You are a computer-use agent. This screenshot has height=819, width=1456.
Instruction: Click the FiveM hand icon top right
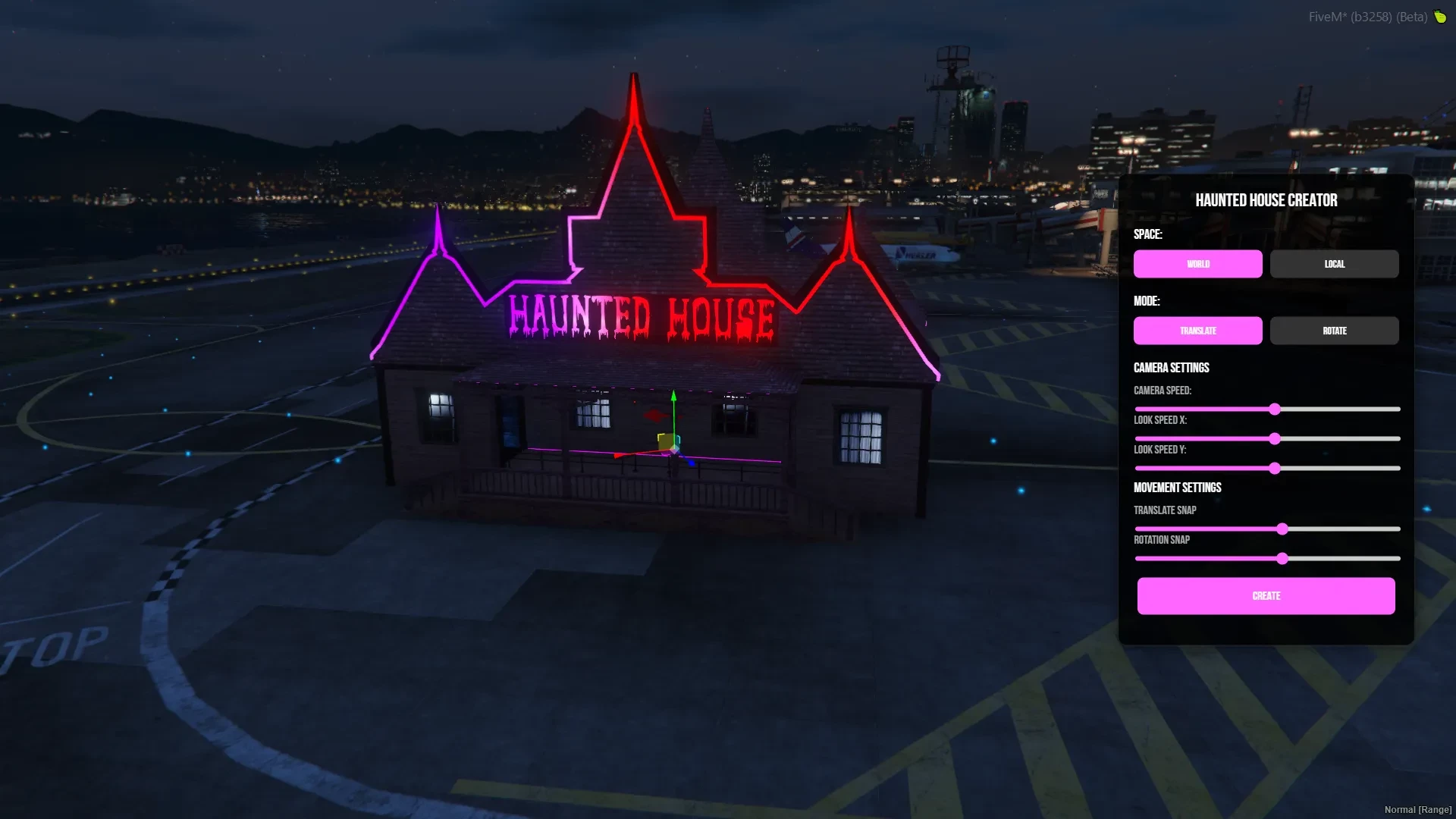[x=1440, y=17]
